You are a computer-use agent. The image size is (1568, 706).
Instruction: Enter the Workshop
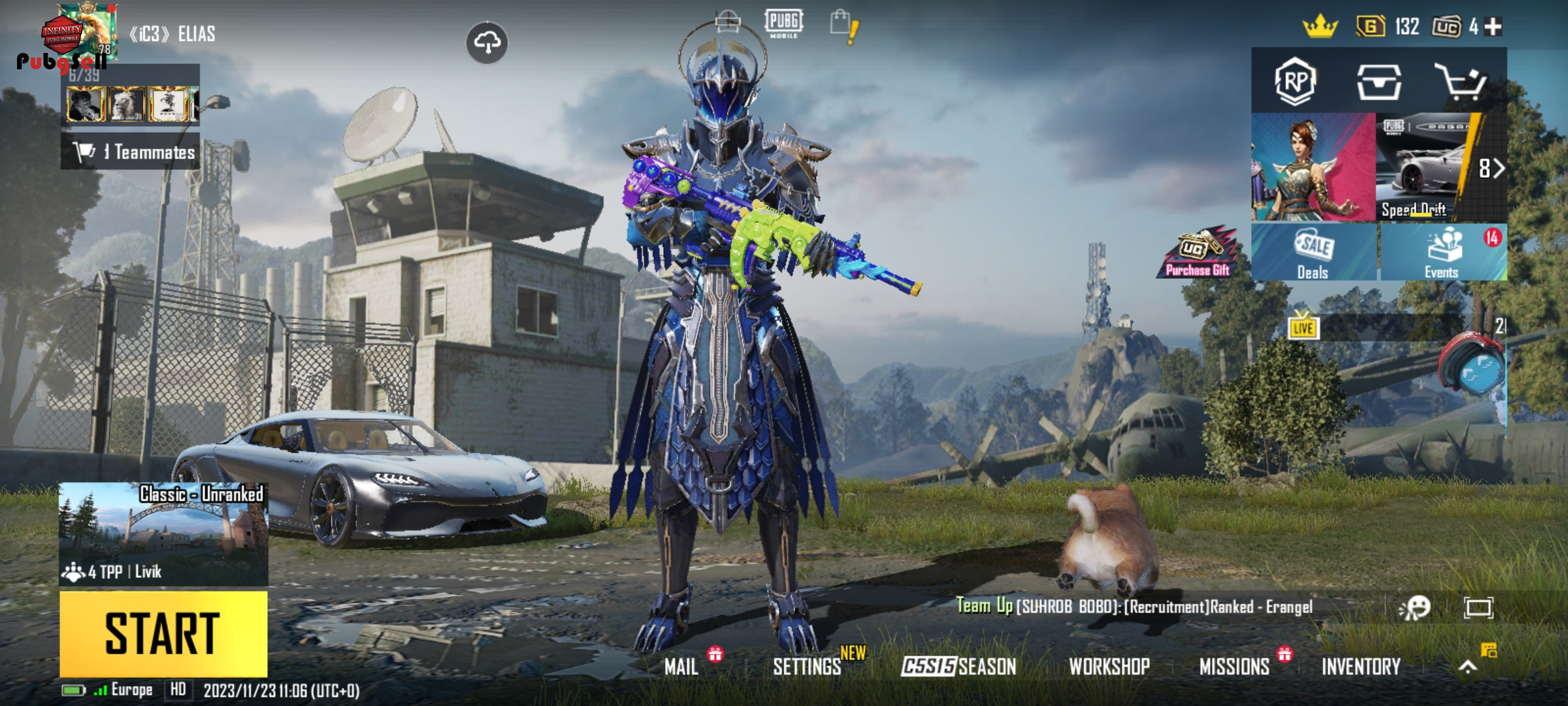(x=1109, y=667)
